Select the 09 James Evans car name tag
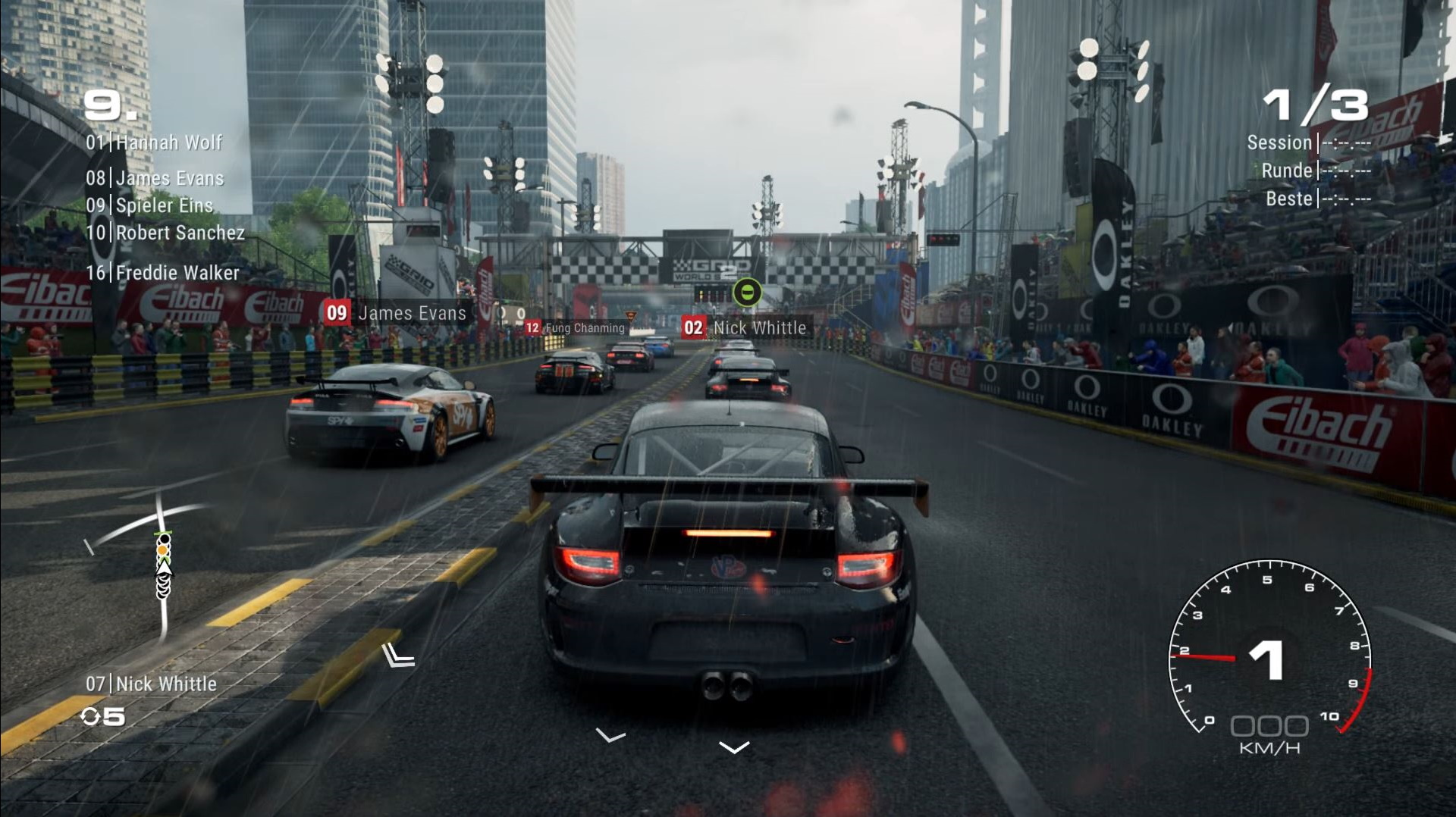This screenshot has width=1456, height=817. [x=397, y=313]
